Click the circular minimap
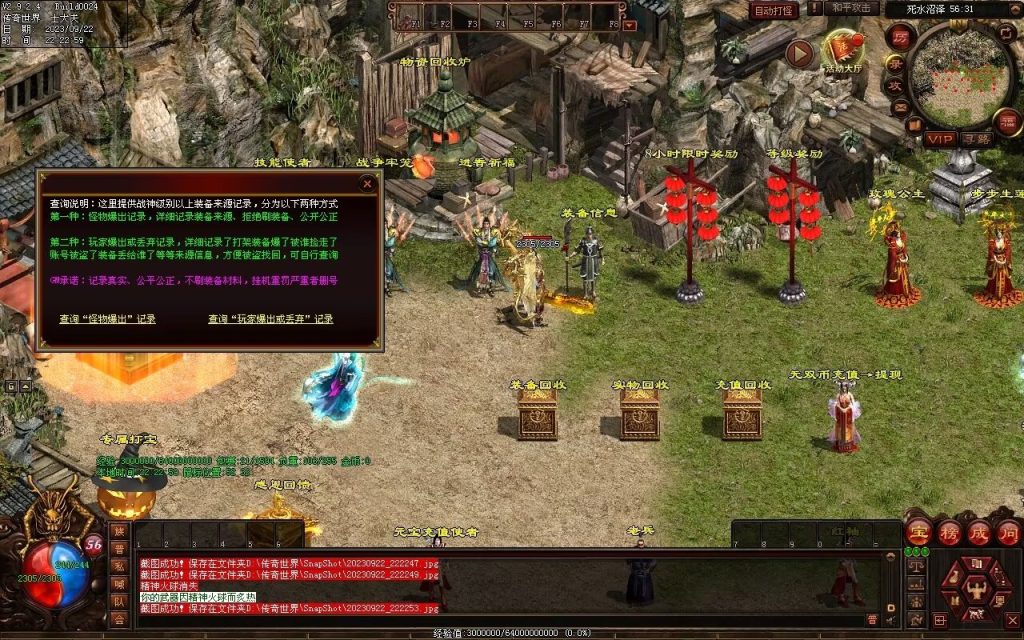 pyautogui.click(x=961, y=73)
